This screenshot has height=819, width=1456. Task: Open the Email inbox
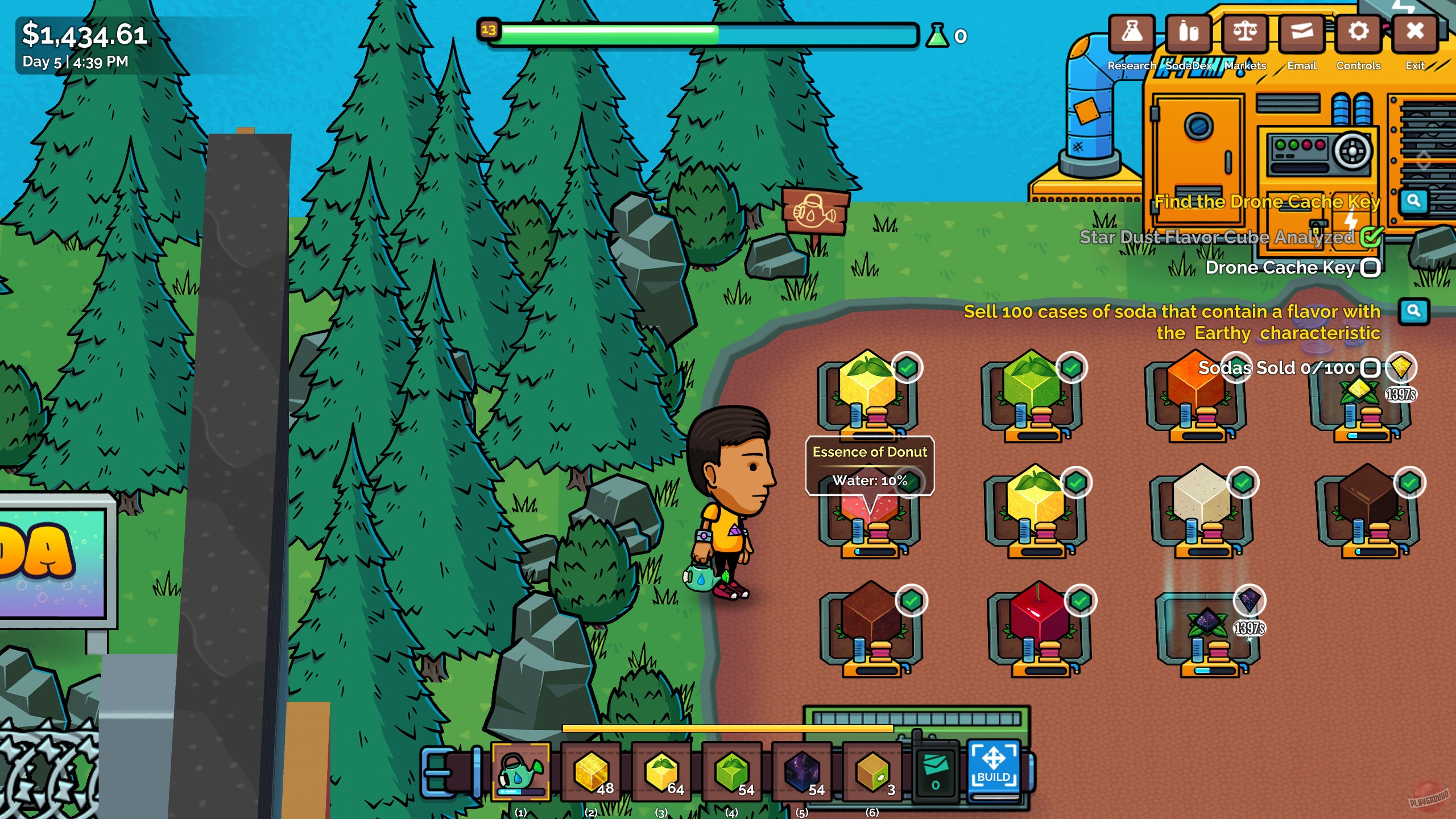1302,32
